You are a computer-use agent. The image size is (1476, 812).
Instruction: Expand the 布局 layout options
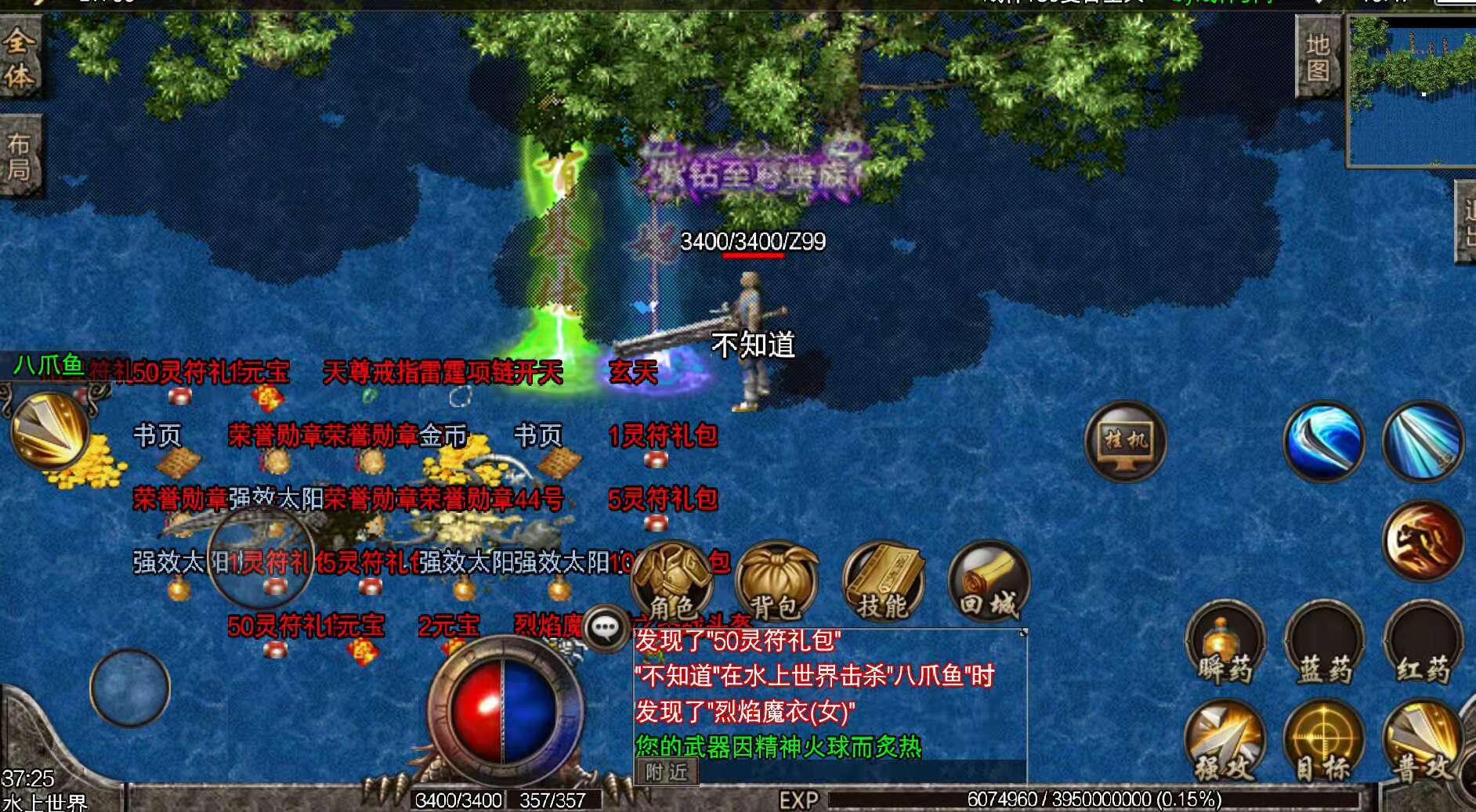pyautogui.click(x=21, y=149)
